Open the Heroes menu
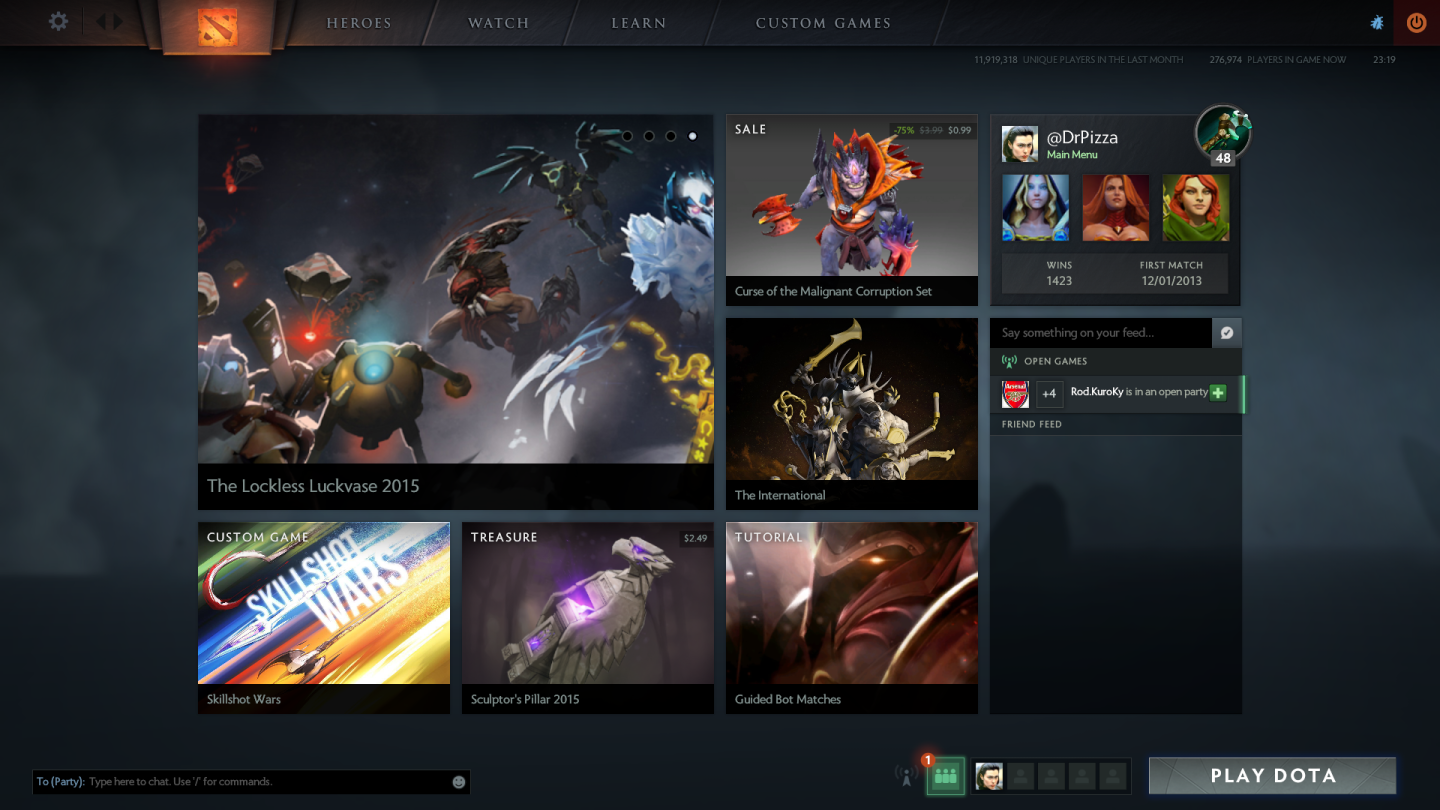Image resolution: width=1440 pixels, height=810 pixels. [357, 22]
